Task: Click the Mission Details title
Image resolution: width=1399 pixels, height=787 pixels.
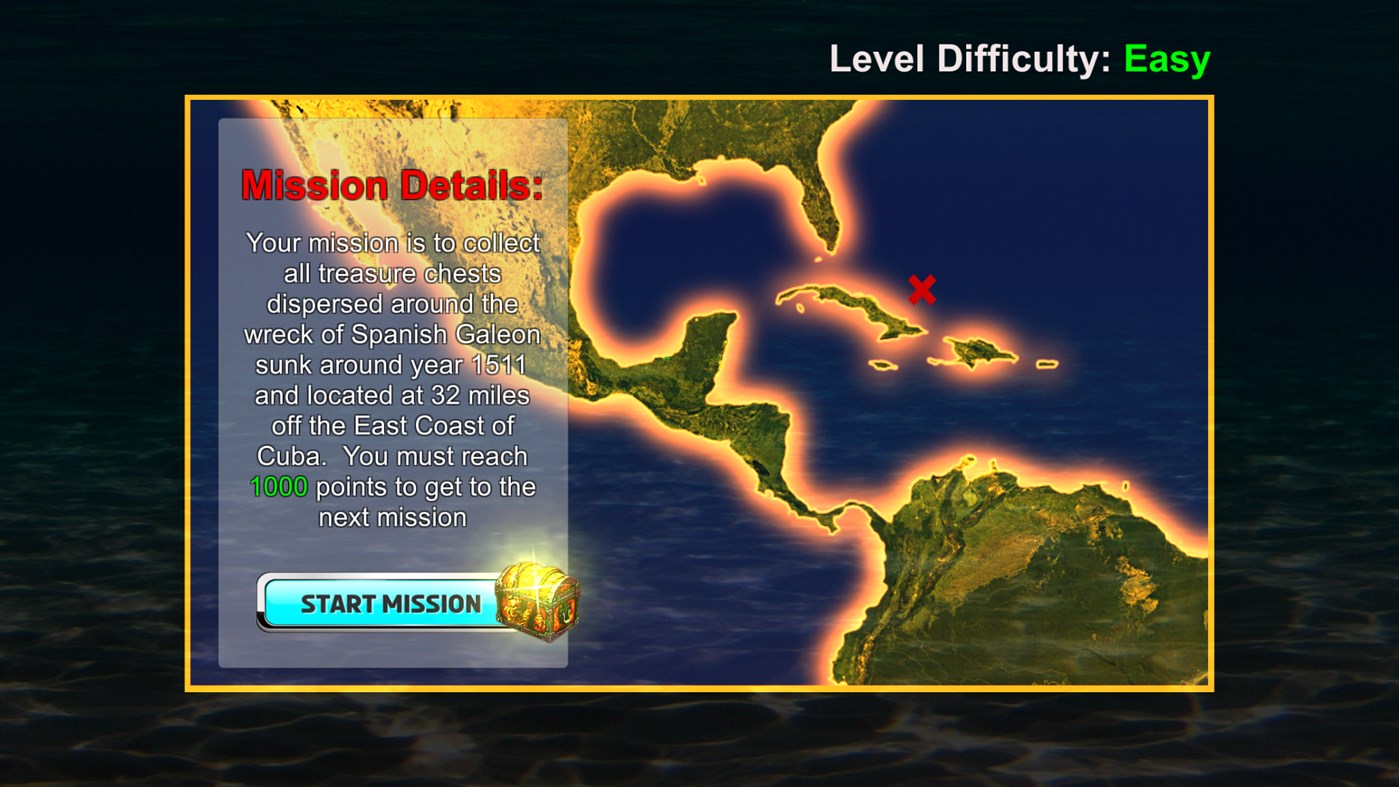Action: [391, 184]
